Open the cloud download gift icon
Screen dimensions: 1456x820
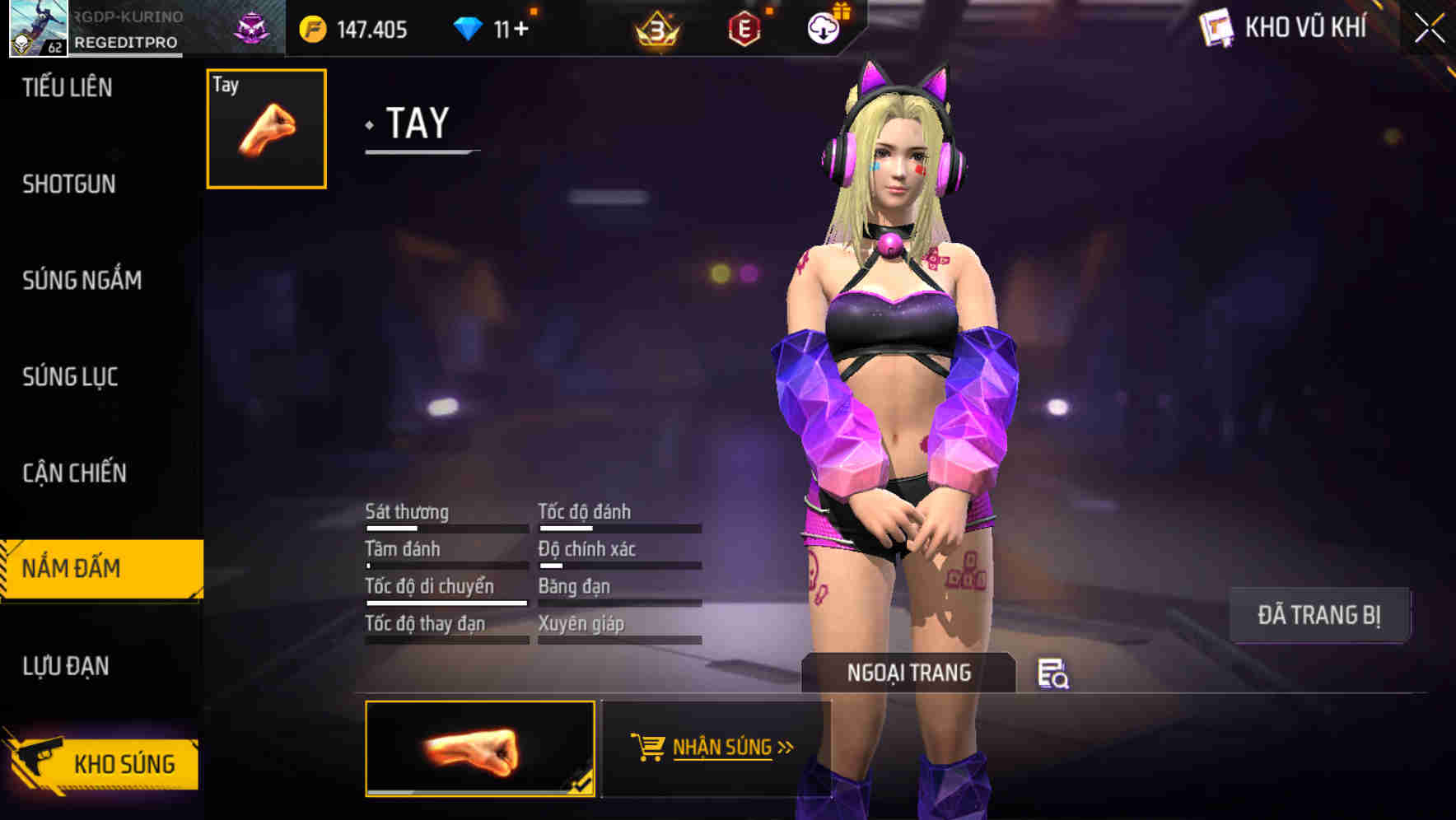tap(823, 27)
